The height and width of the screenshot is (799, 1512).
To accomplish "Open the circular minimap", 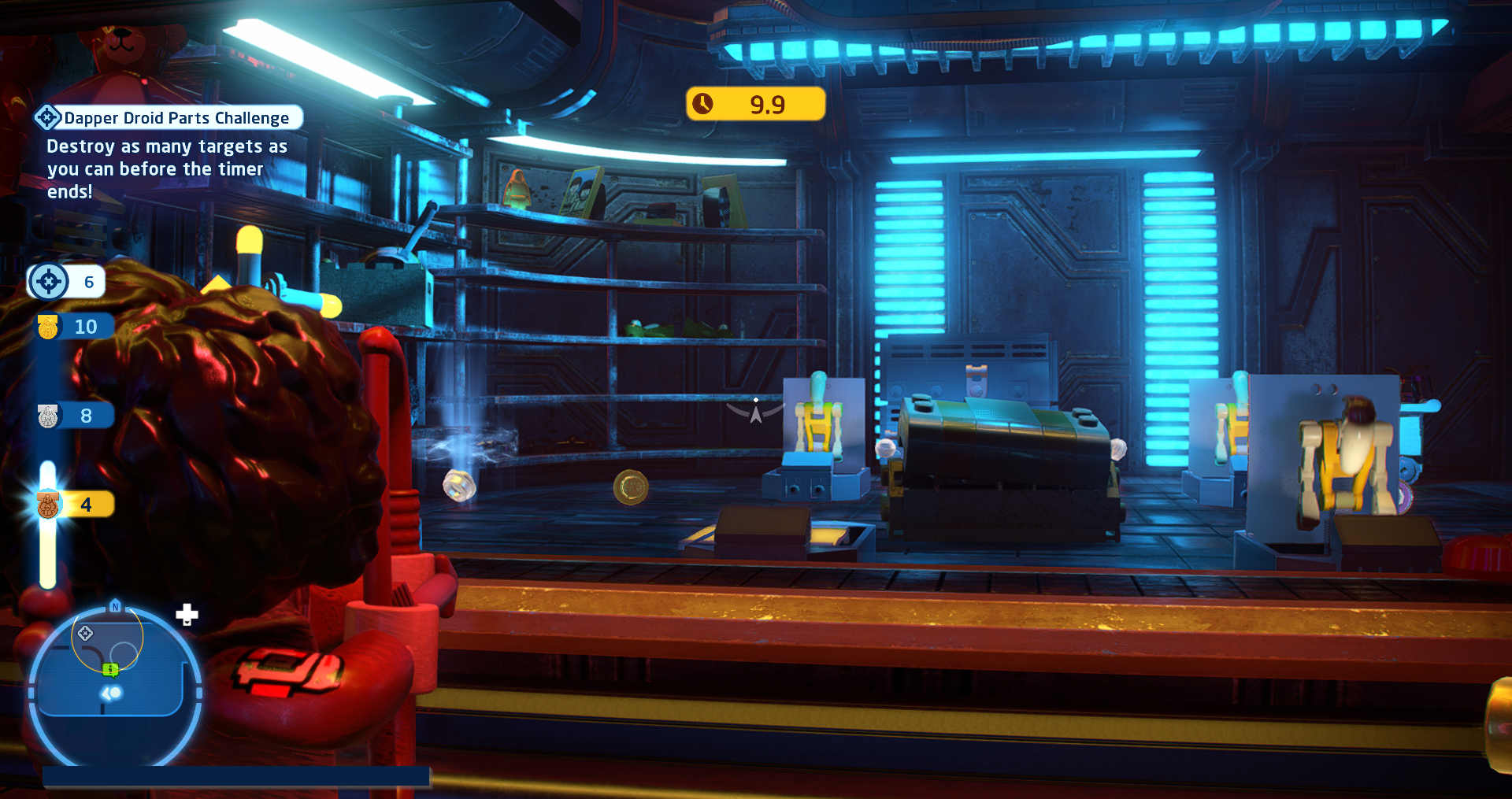I will [115, 686].
